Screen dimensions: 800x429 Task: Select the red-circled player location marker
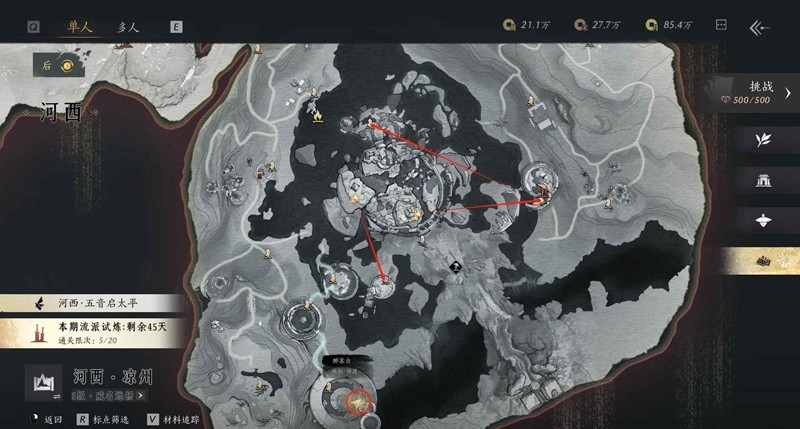[x=355, y=402]
